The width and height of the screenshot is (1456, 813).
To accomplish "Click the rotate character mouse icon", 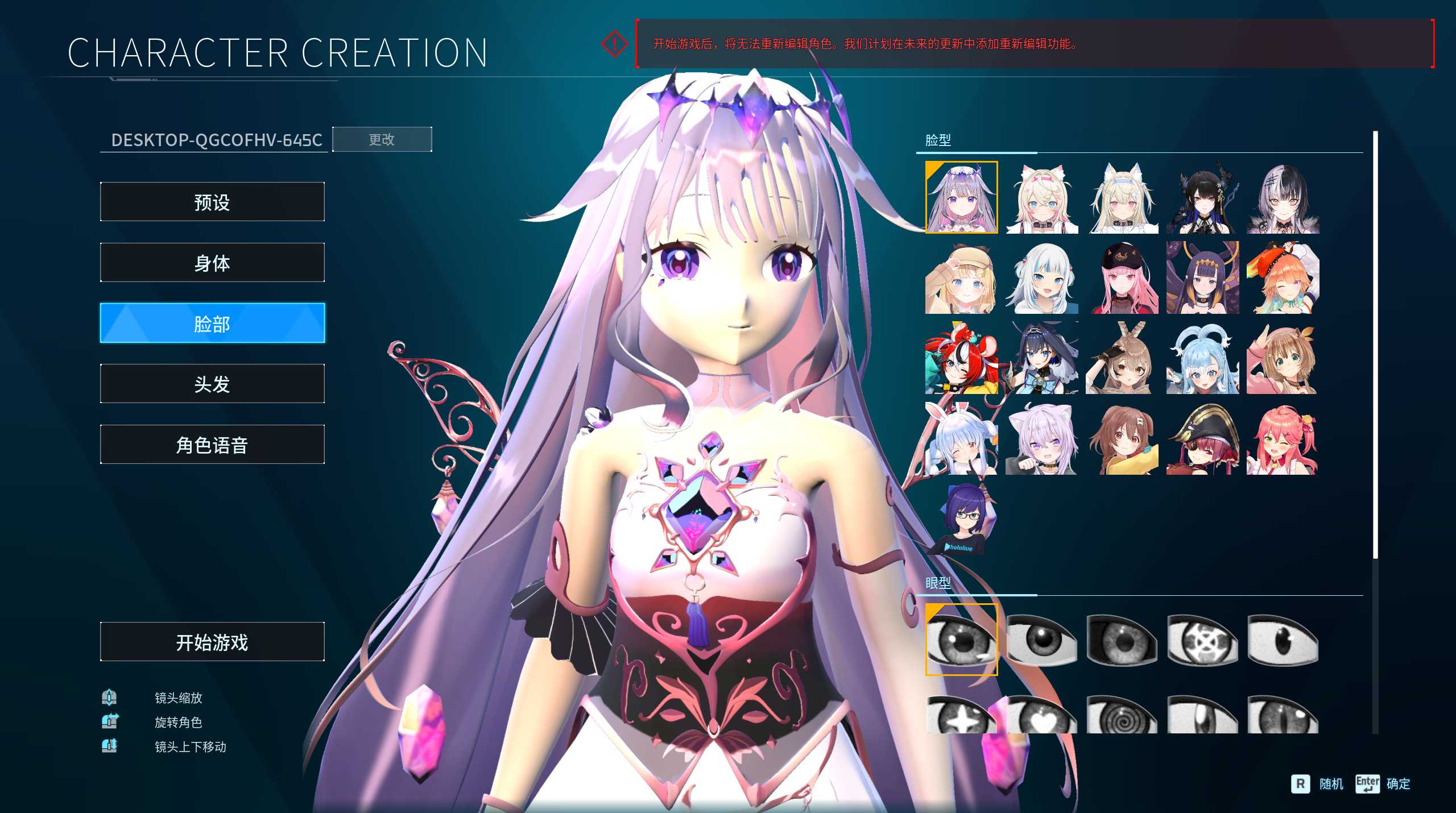I will click(x=110, y=722).
